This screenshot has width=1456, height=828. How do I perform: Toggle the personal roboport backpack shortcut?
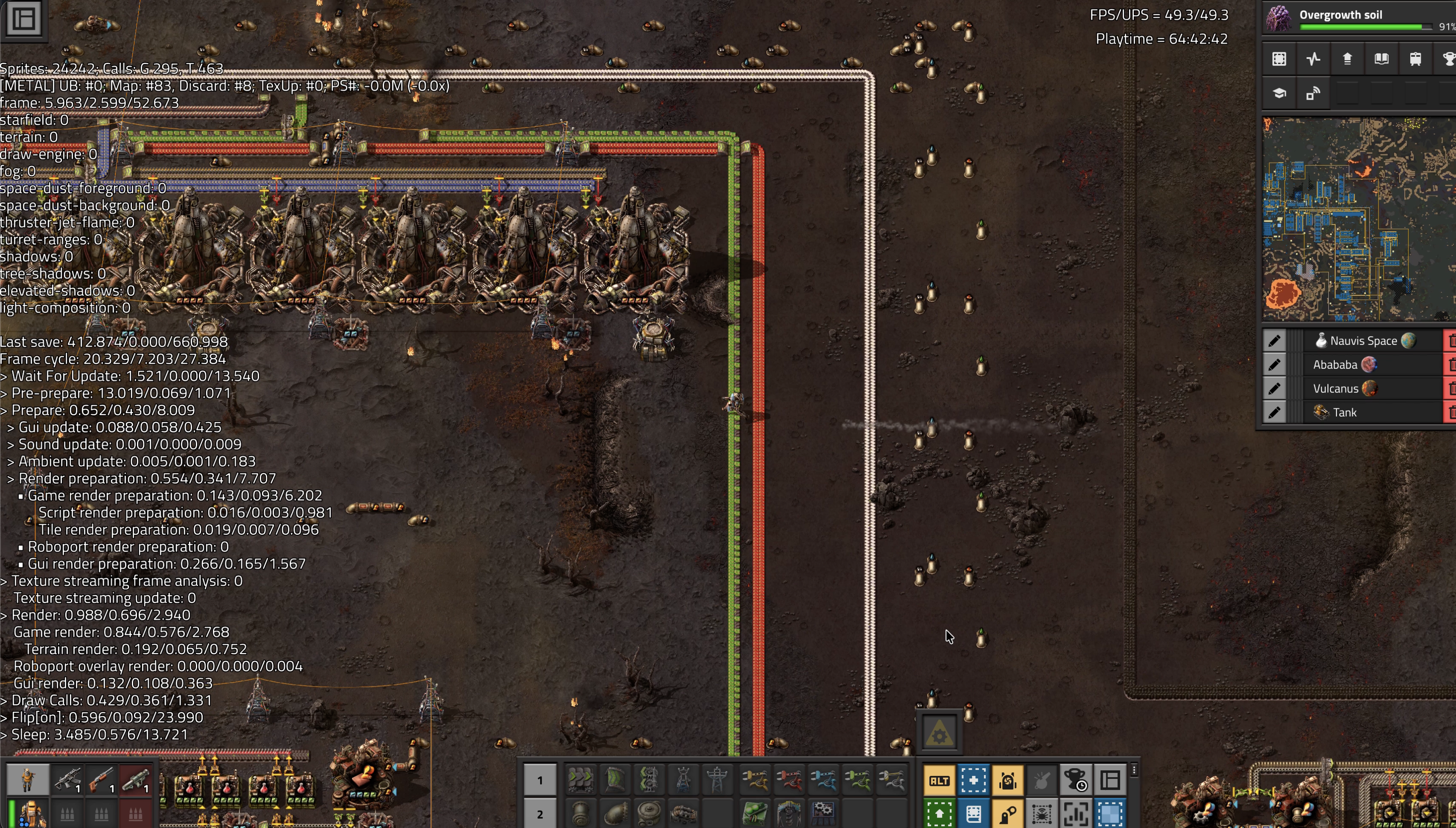click(1007, 780)
